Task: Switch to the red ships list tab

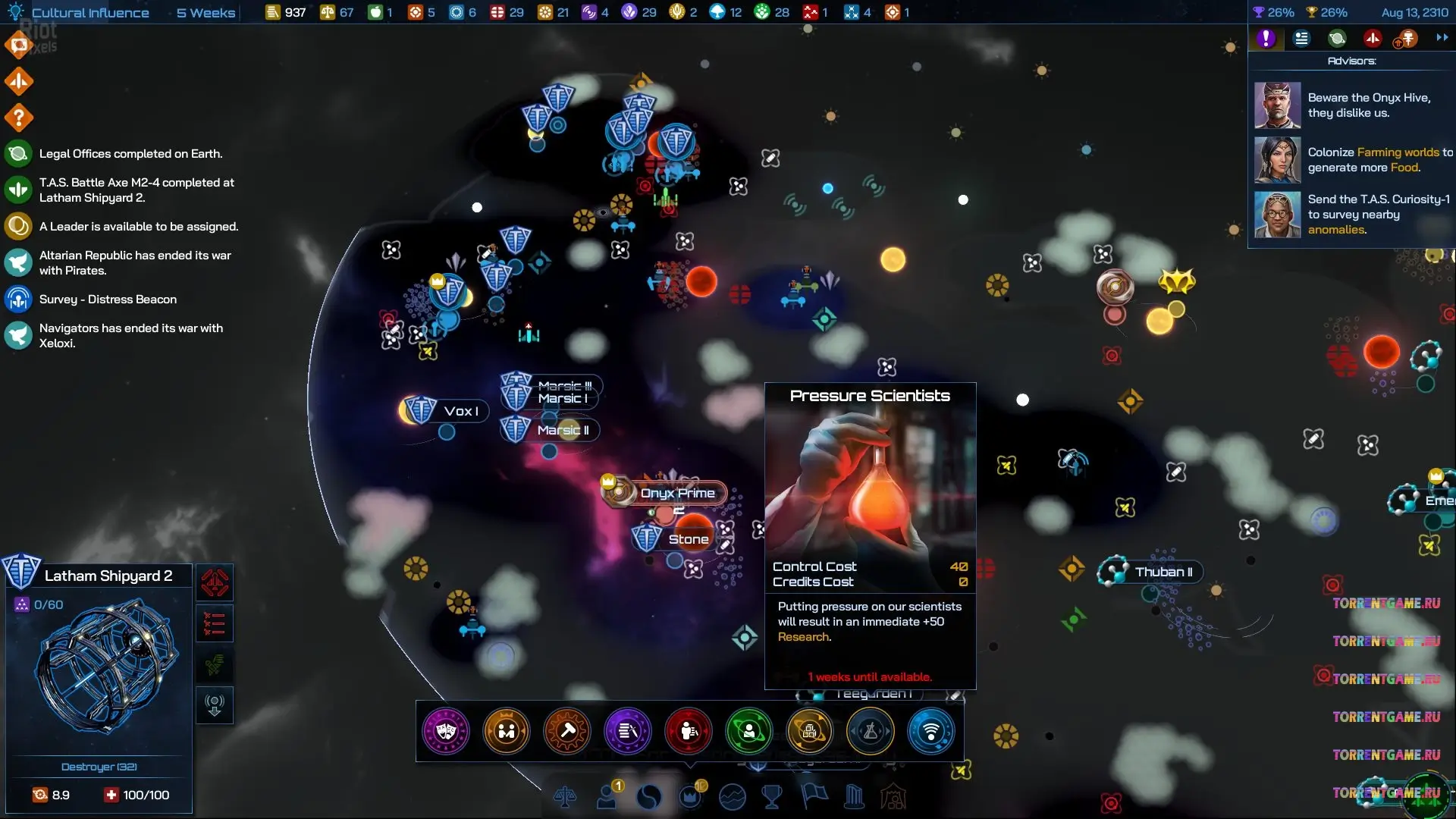Action: click(x=1373, y=38)
